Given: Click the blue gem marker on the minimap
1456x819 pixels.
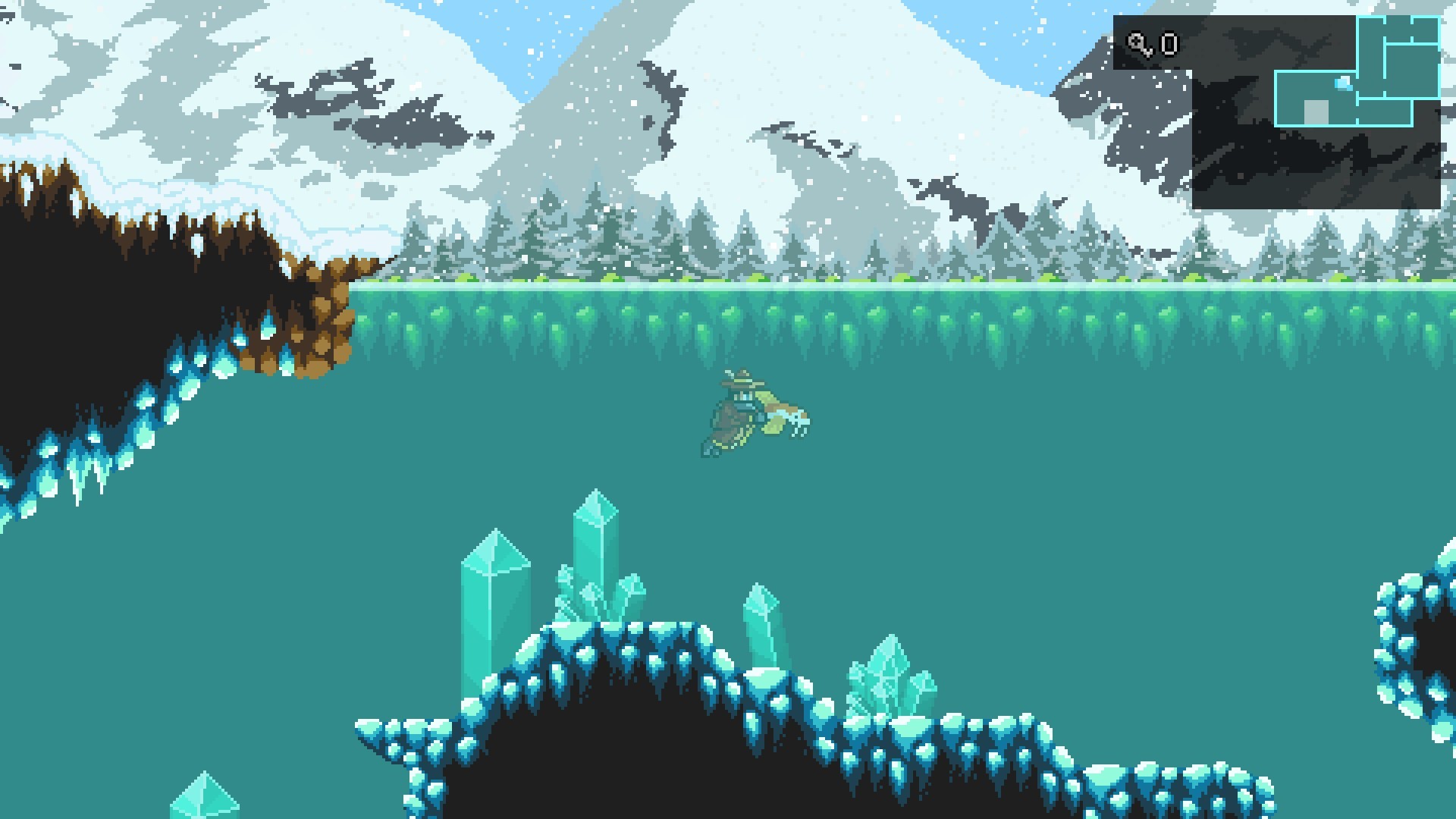Looking at the screenshot, I should (1343, 84).
